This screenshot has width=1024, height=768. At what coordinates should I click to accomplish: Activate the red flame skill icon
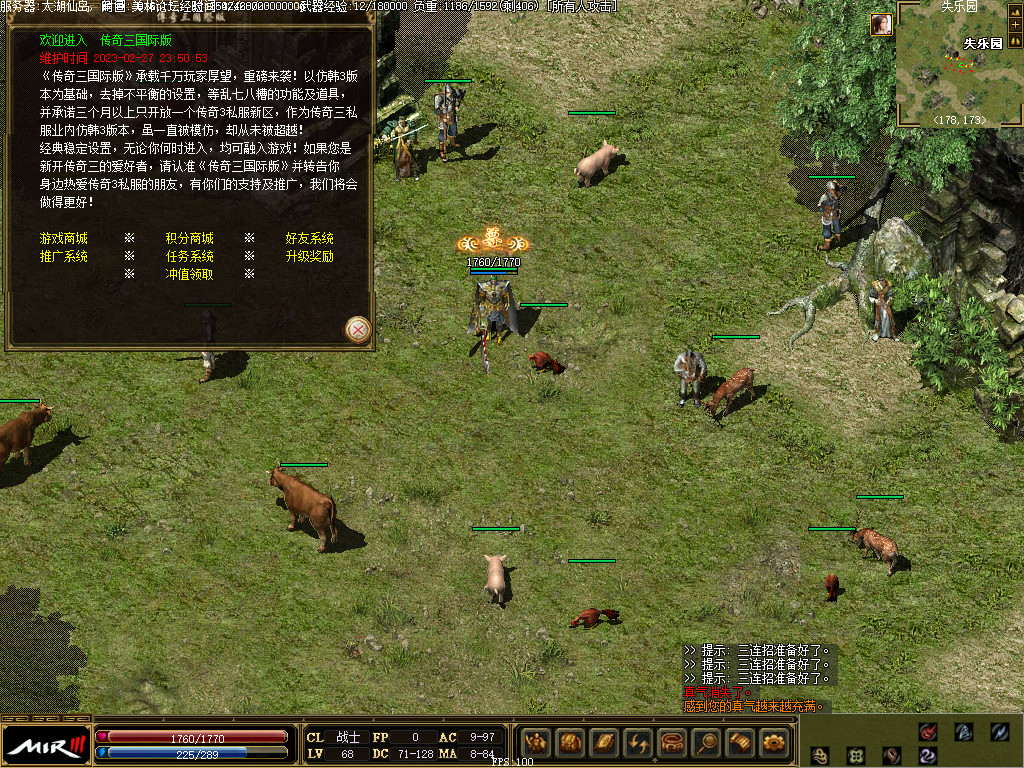click(928, 732)
